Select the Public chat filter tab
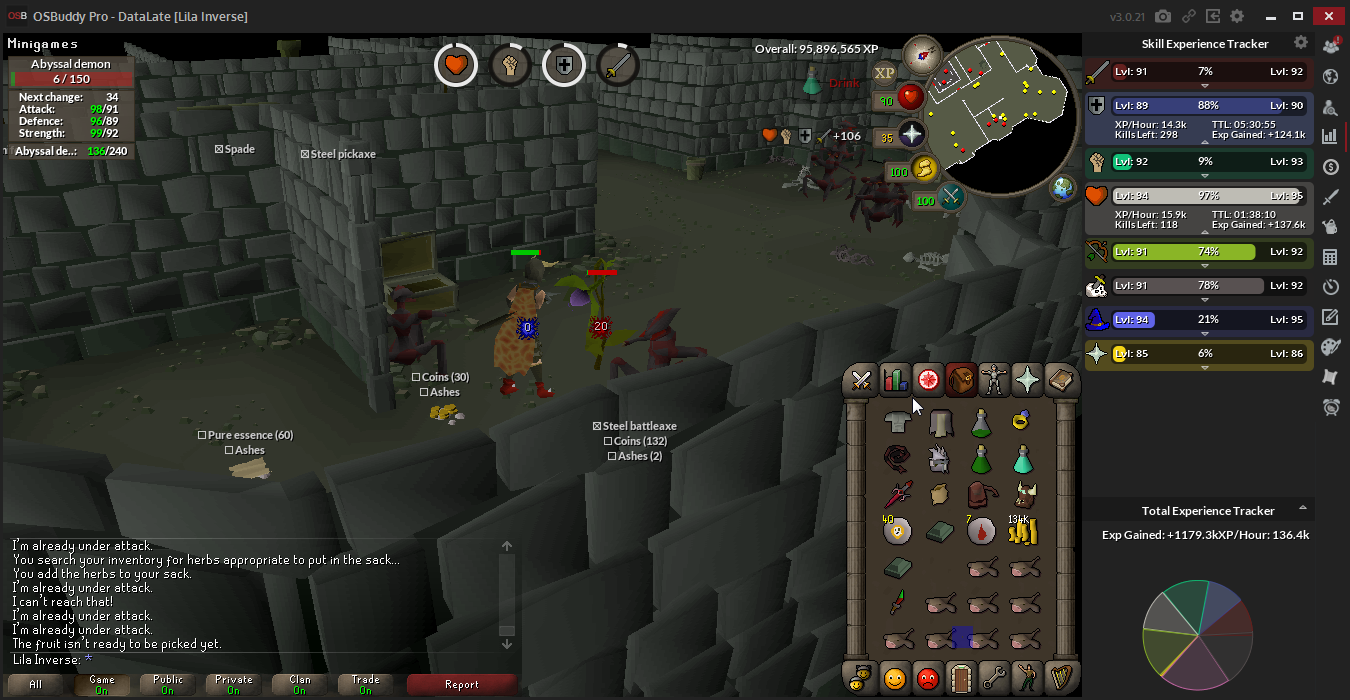The image size is (1350, 700). [x=167, y=685]
